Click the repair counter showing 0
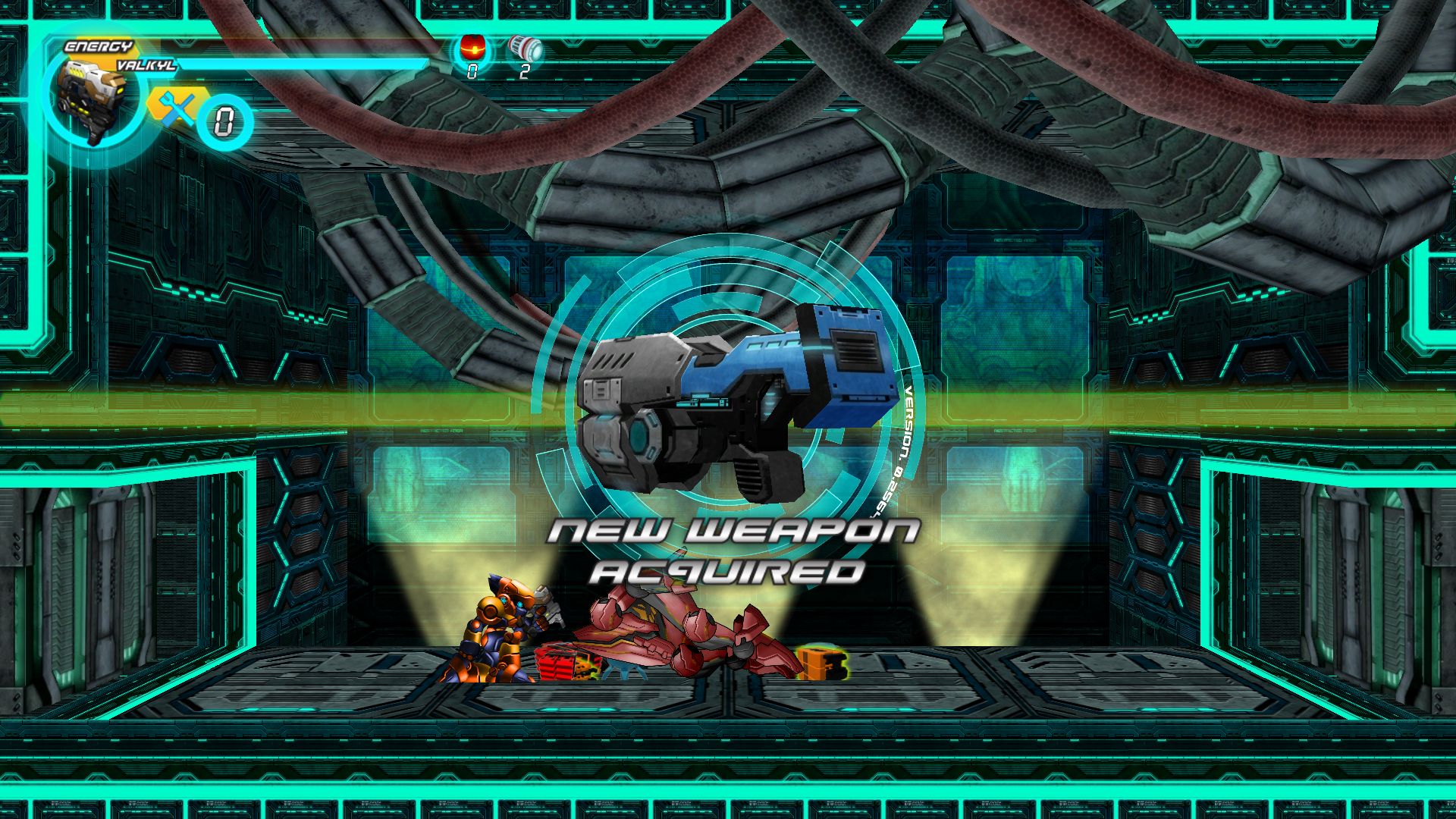The image size is (1456, 819). (x=224, y=118)
